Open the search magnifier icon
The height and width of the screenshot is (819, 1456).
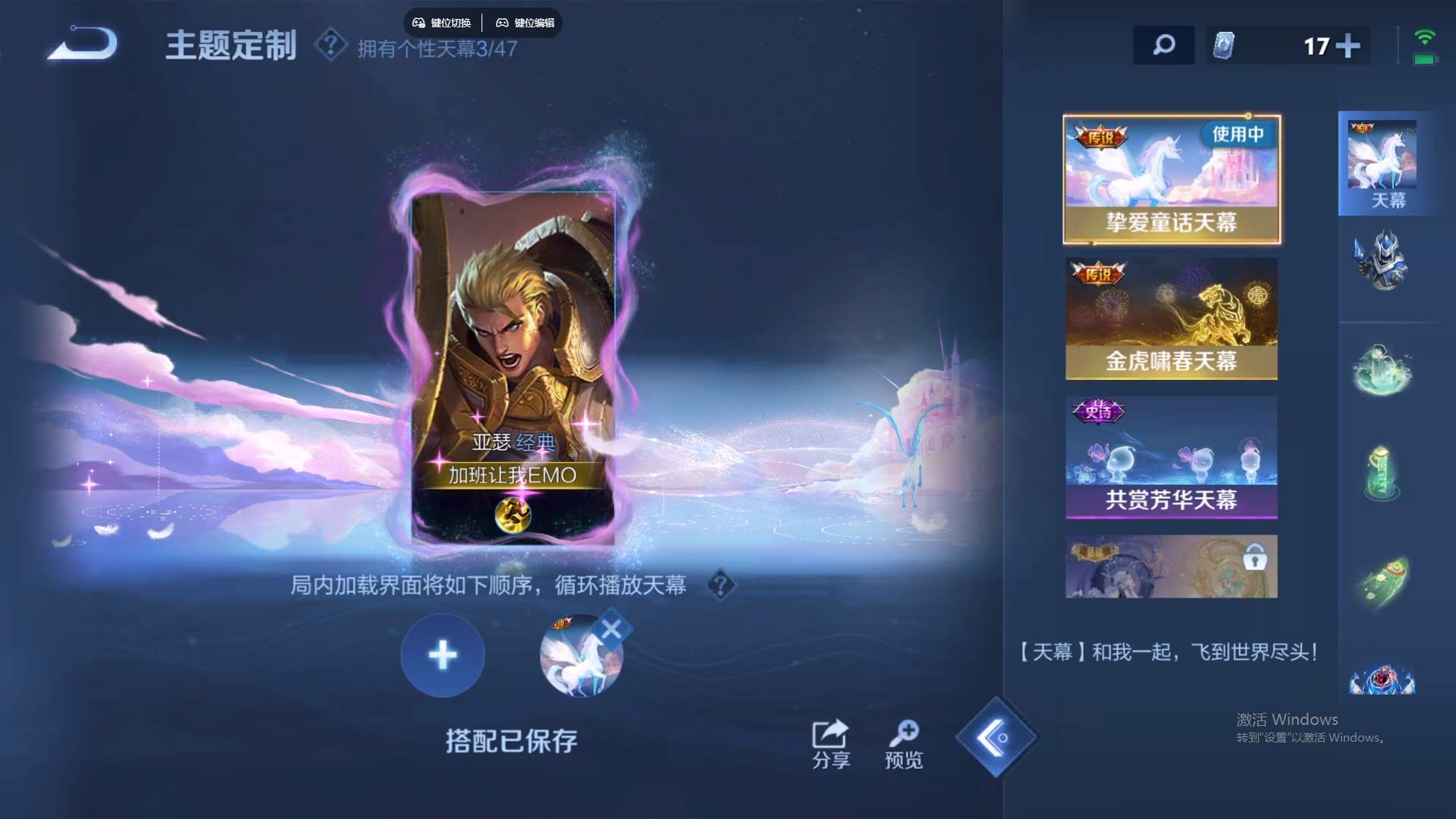(x=1164, y=45)
